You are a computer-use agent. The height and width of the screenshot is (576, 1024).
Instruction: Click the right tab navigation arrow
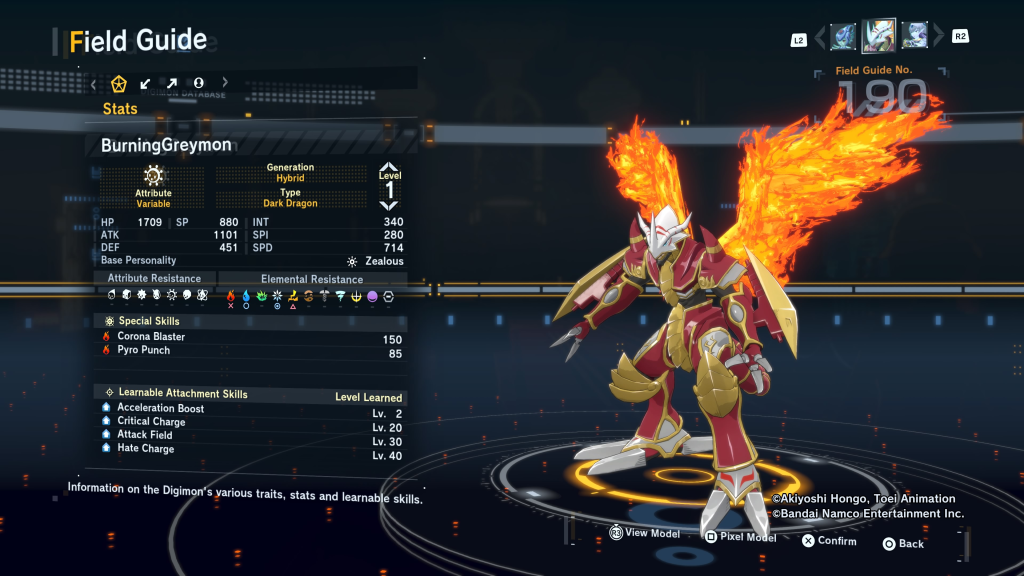tap(225, 83)
